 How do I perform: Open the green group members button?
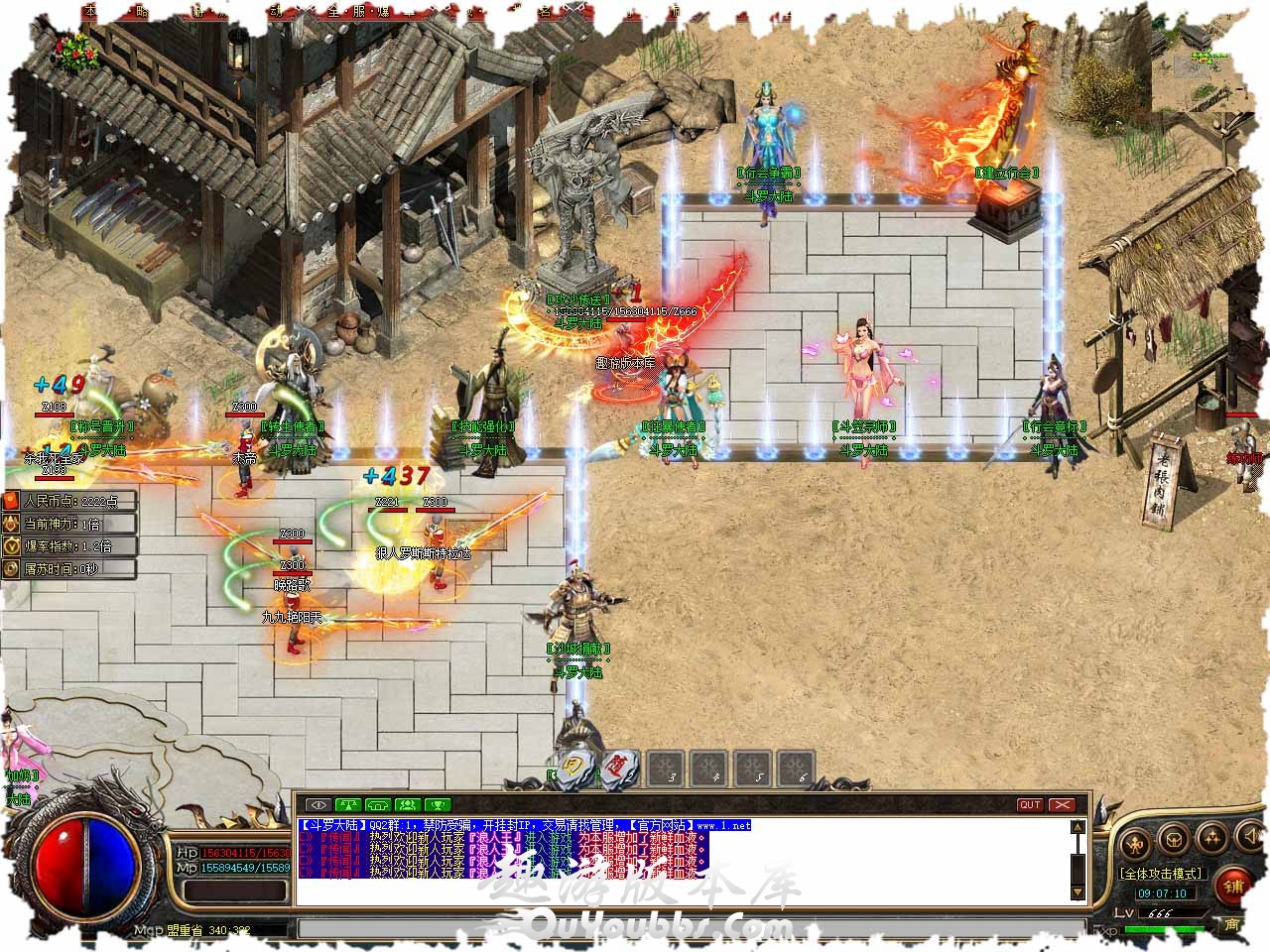click(x=407, y=804)
